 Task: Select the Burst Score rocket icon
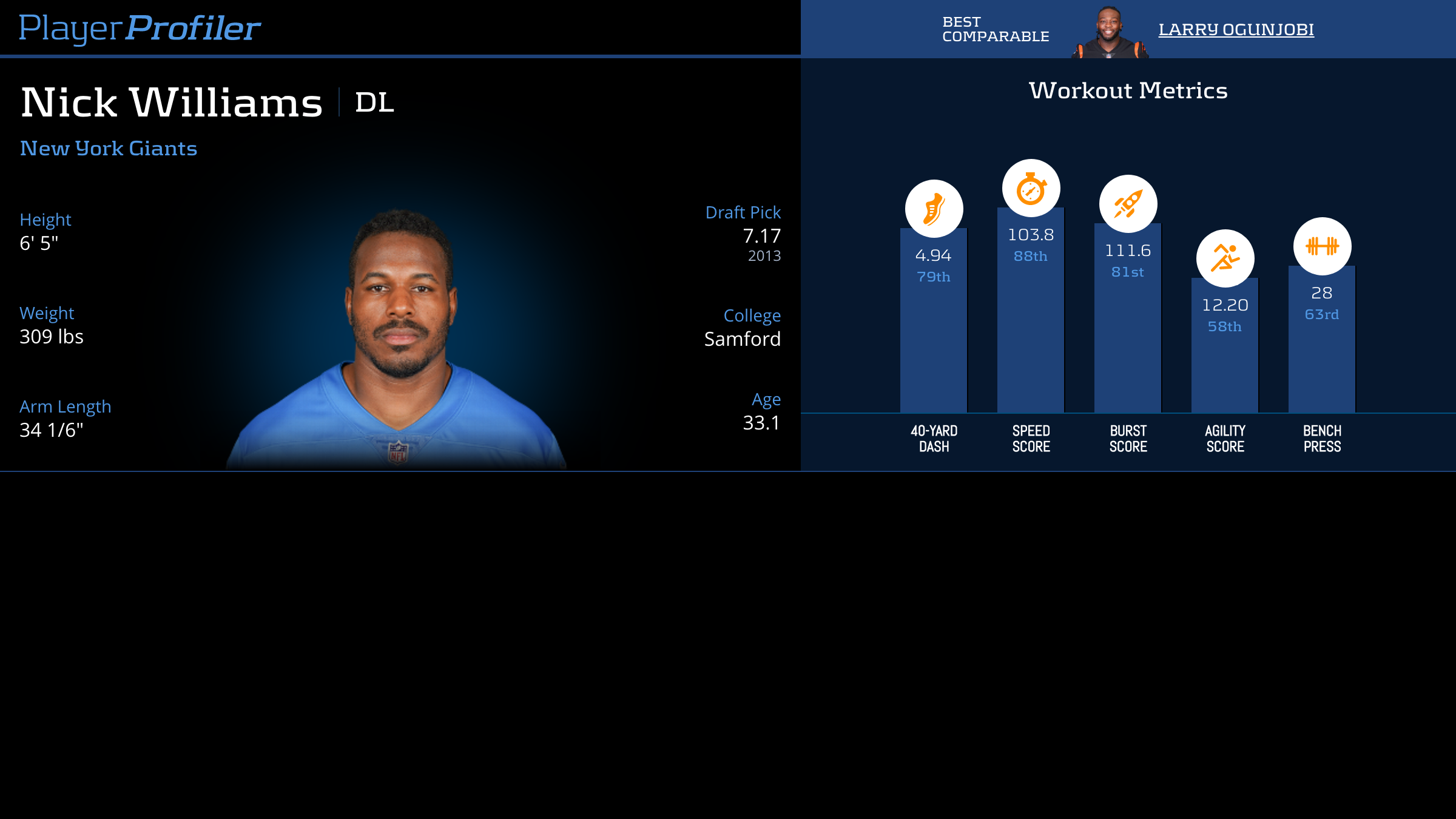1128,204
